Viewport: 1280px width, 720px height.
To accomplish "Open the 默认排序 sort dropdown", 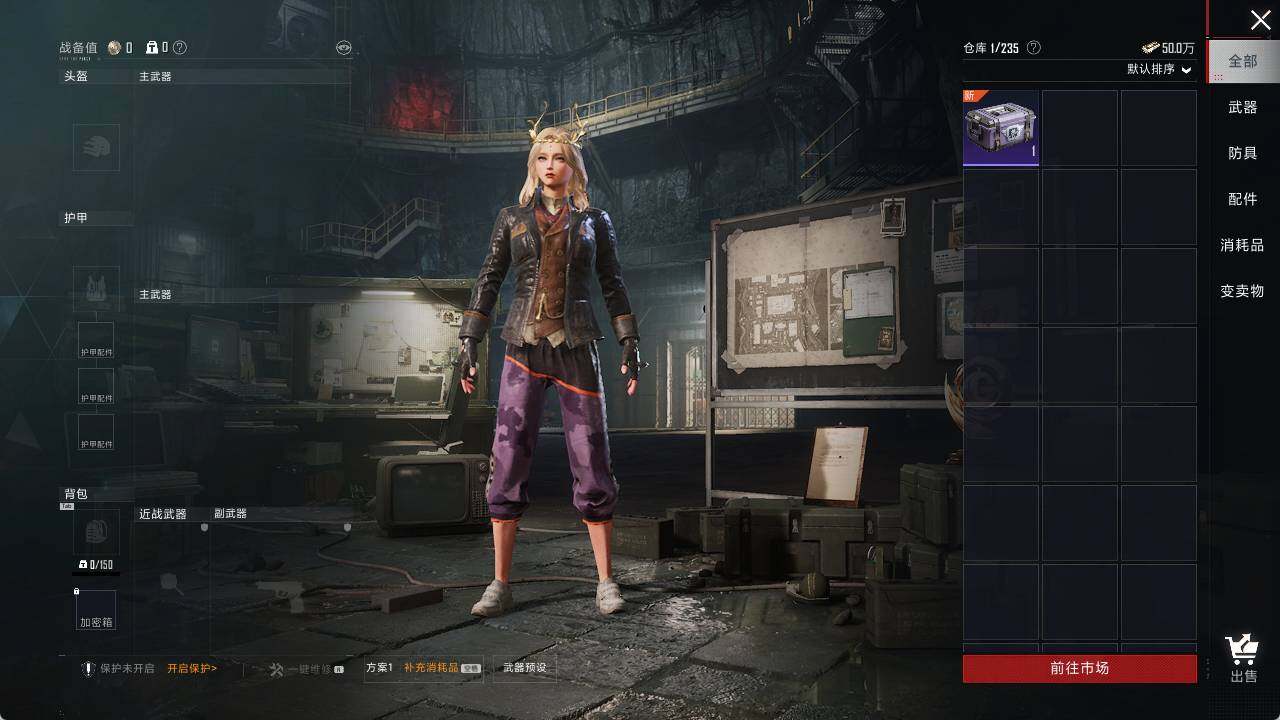I will pyautogui.click(x=1160, y=69).
